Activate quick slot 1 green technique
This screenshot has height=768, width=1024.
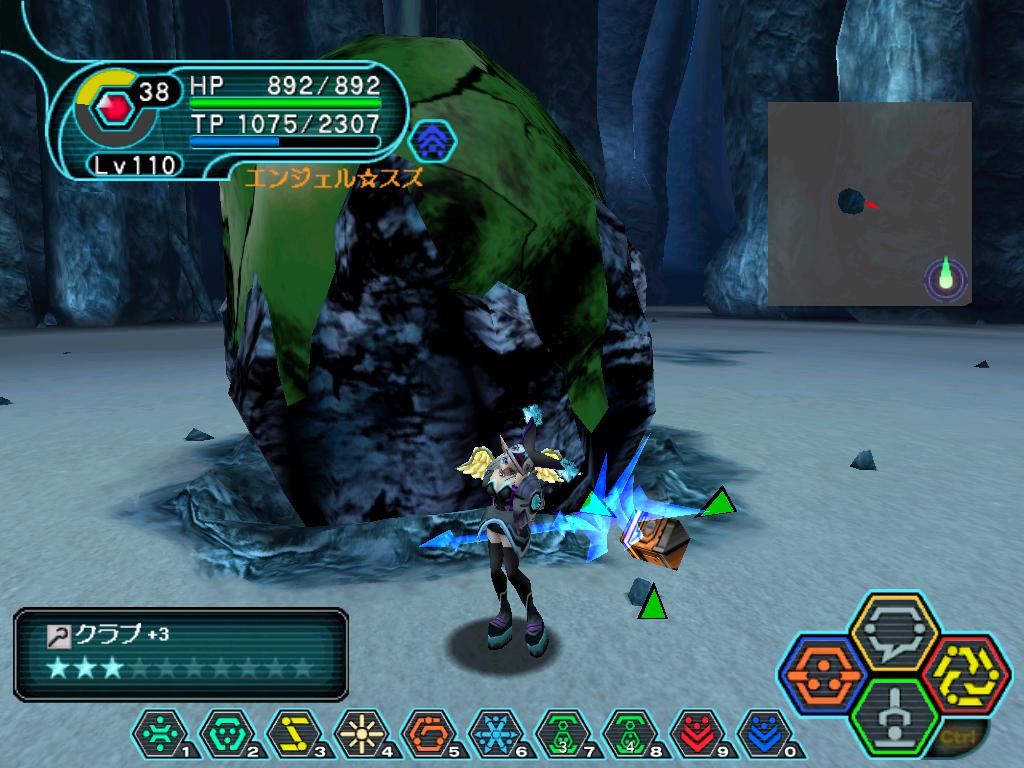(159, 735)
